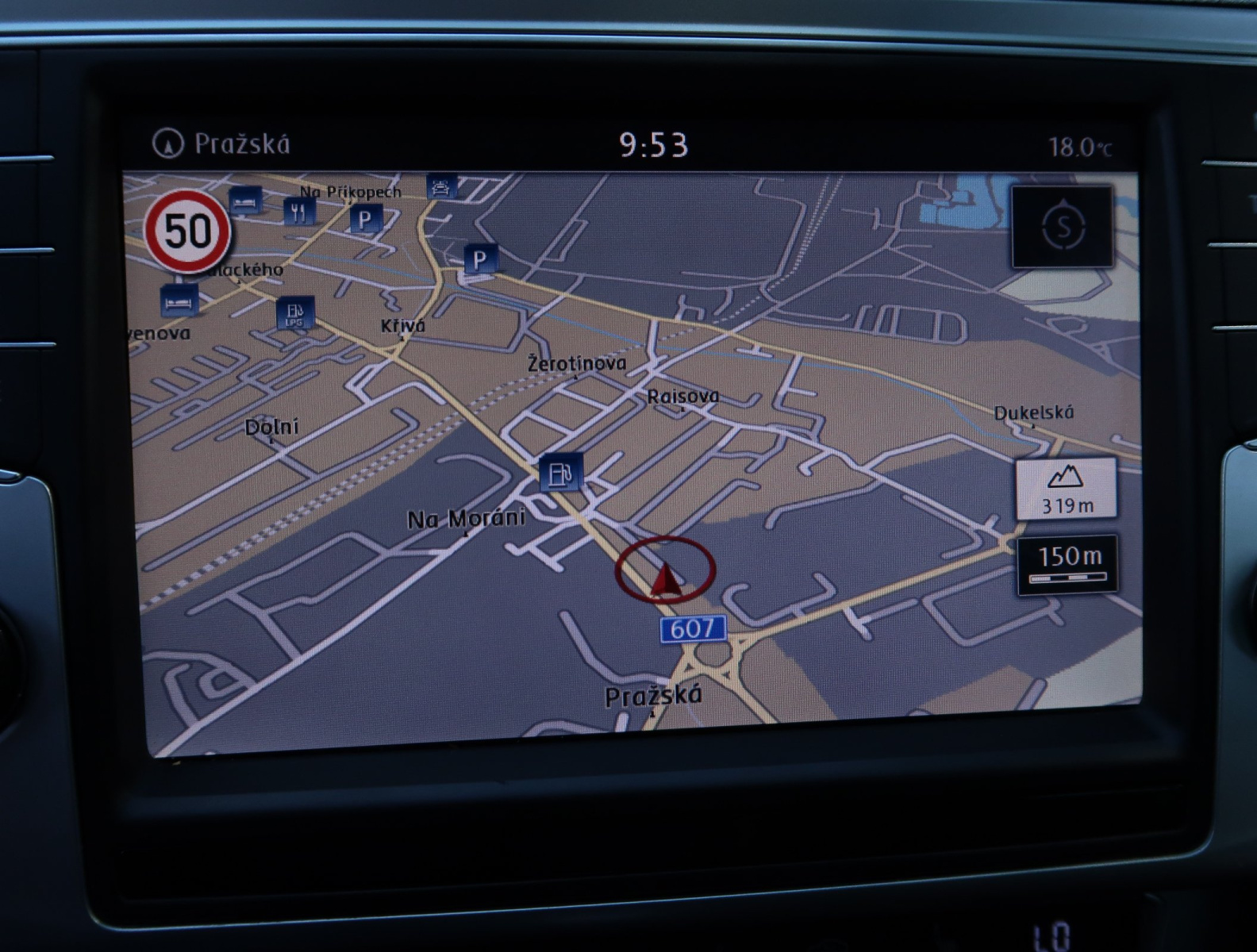Choose the hotel marker beside the speed limit sign
The width and height of the screenshot is (1257, 952).
[246, 200]
